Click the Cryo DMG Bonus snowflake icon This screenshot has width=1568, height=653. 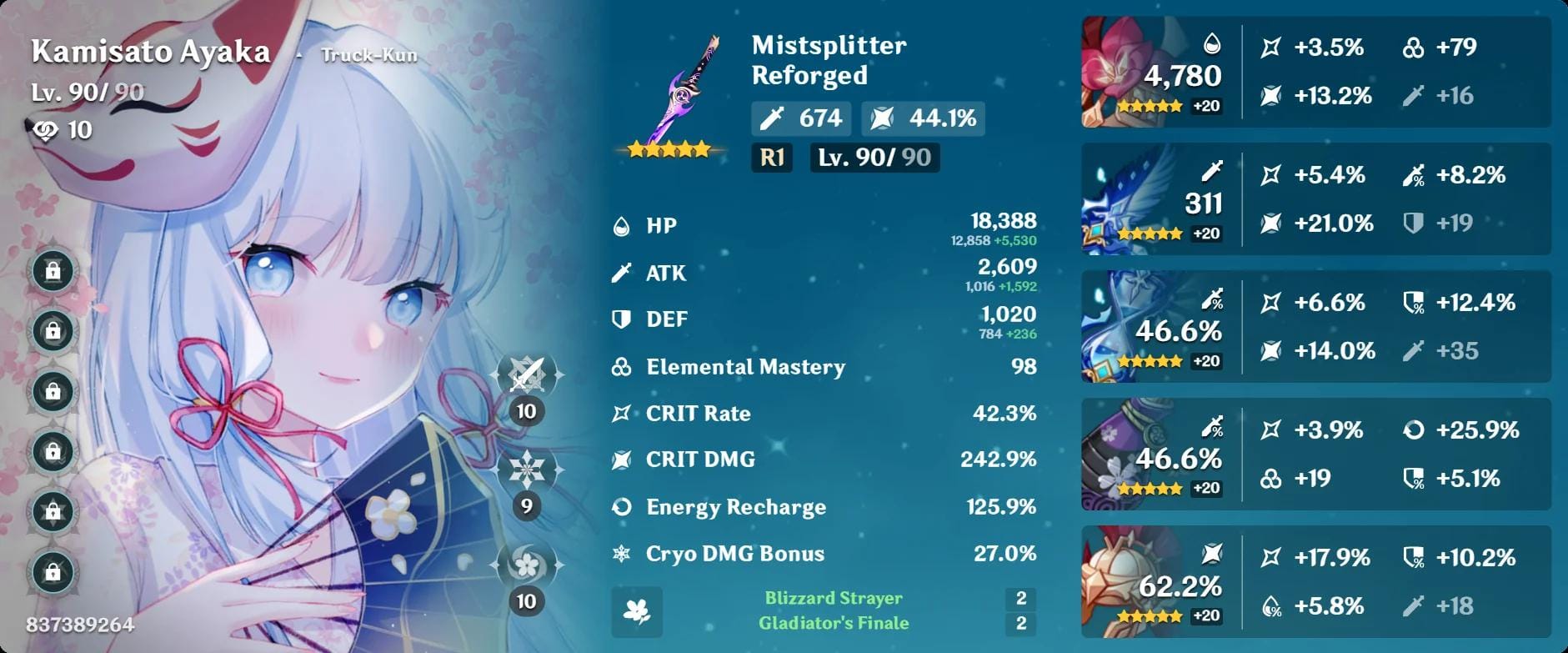pos(620,553)
